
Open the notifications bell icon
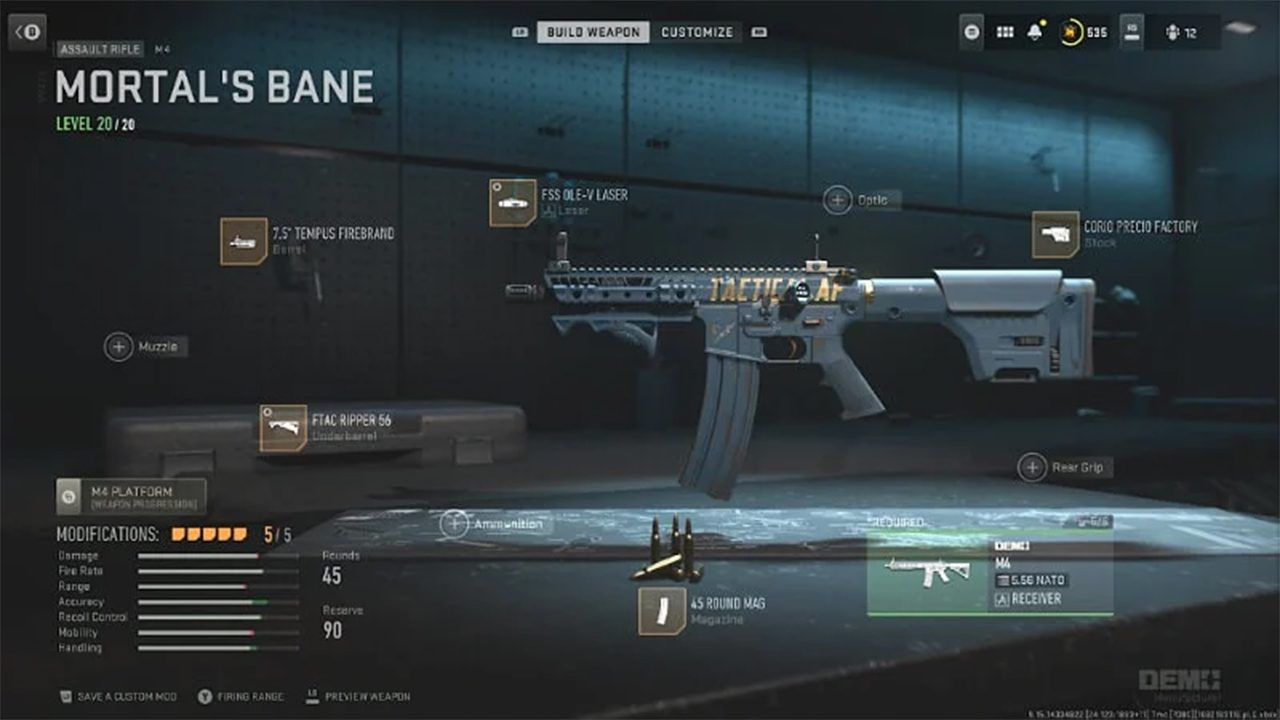pyautogui.click(x=1035, y=32)
